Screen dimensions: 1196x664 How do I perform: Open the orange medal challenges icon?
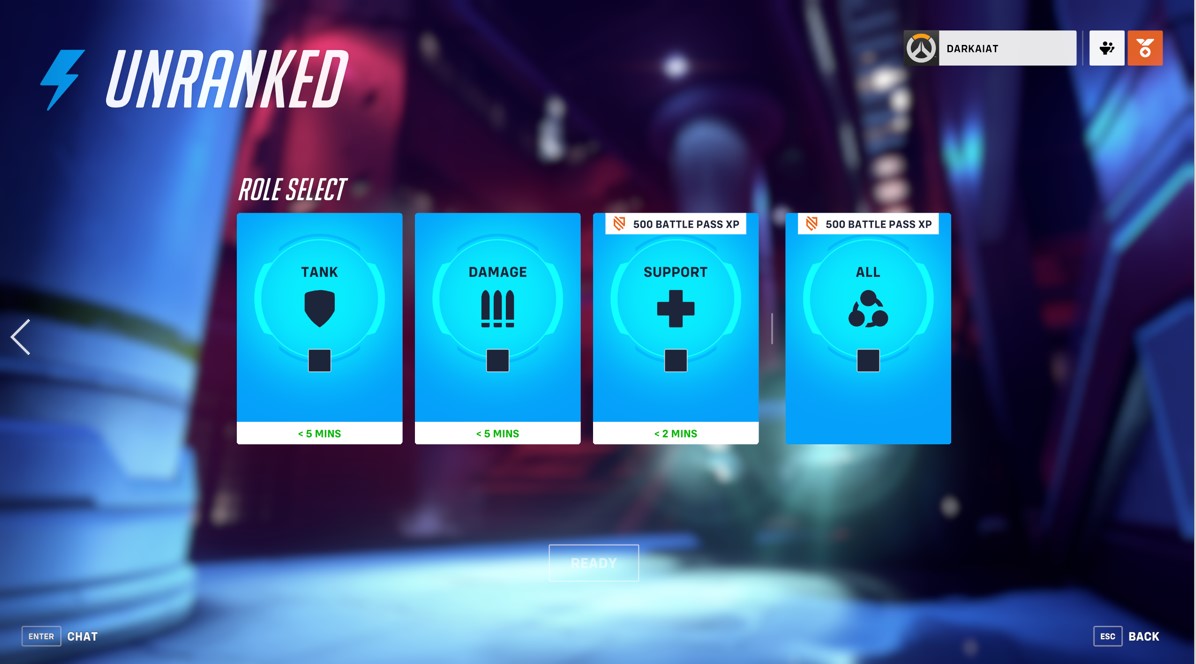[1145, 48]
